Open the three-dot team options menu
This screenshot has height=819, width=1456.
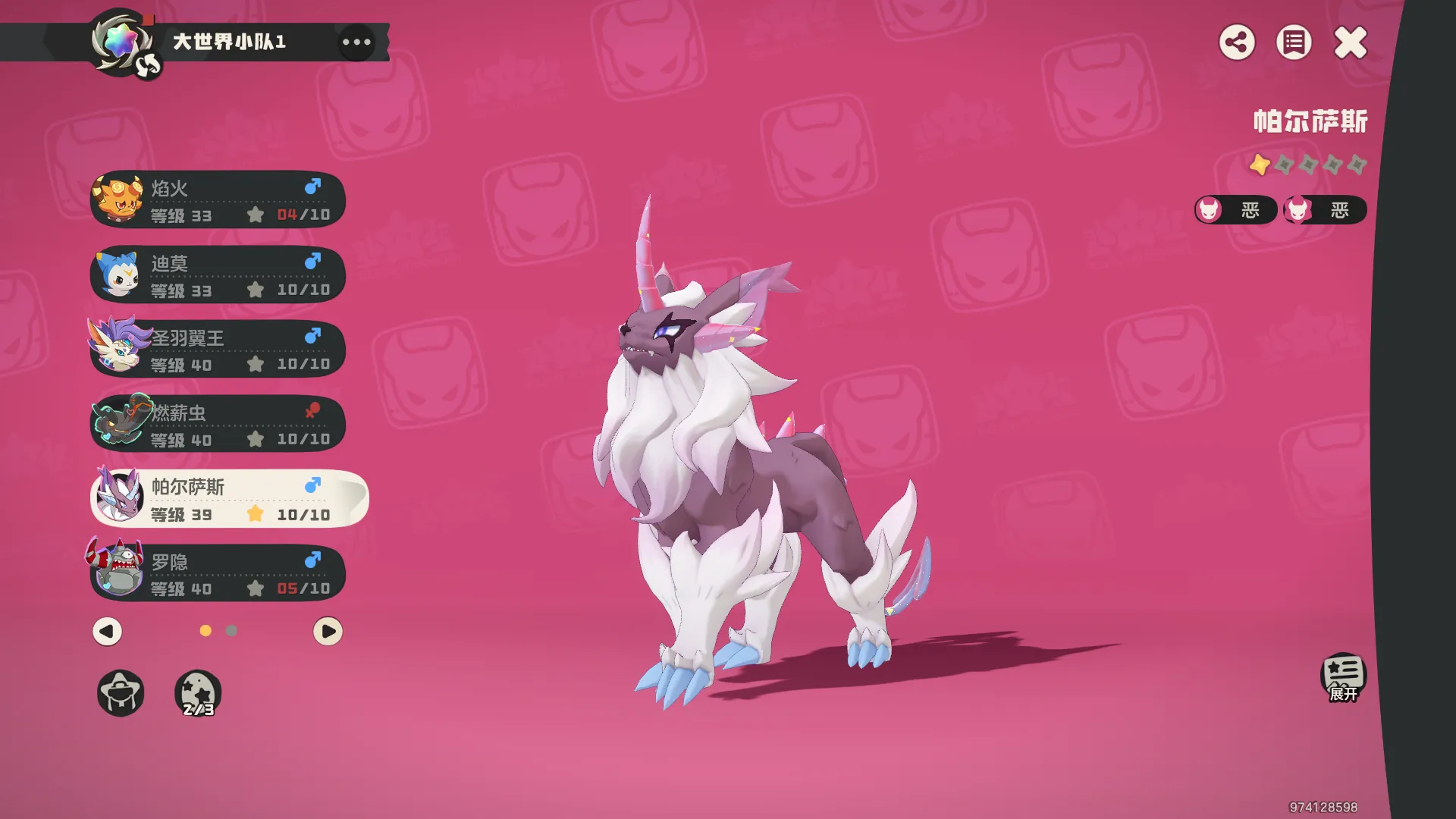coord(356,42)
